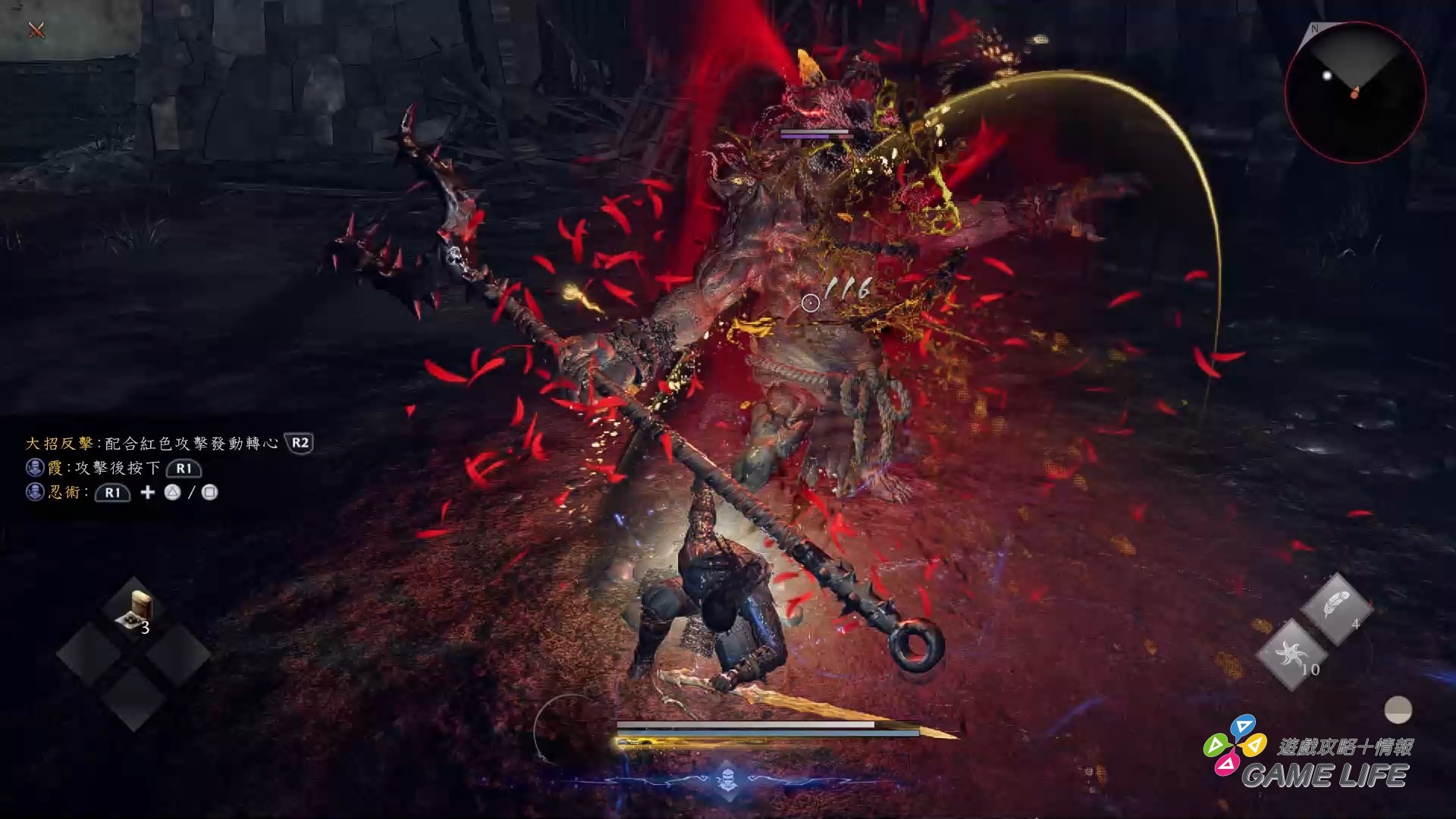Click the N marker on the compass
The image size is (1456, 819).
pos(1315,29)
